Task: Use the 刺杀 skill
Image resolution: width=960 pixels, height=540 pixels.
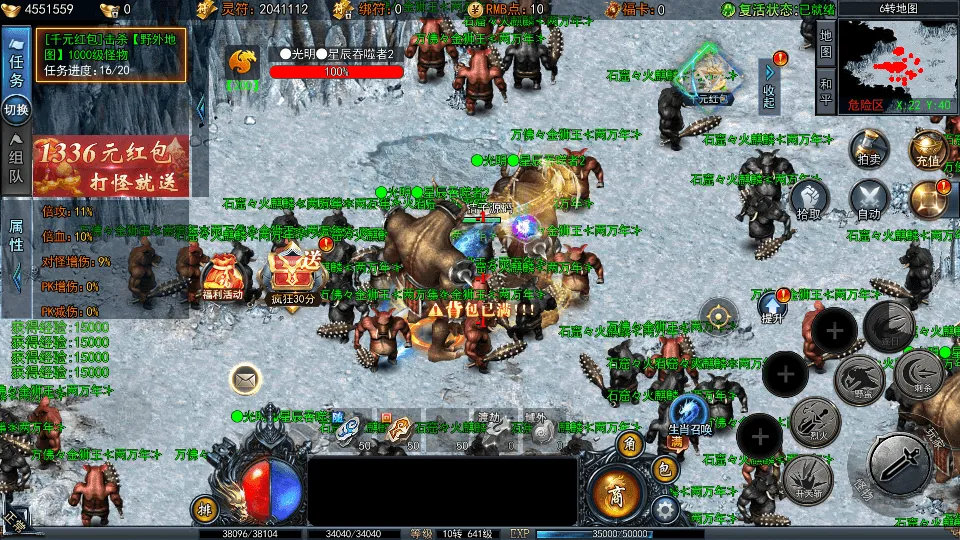Action: point(917,374)
